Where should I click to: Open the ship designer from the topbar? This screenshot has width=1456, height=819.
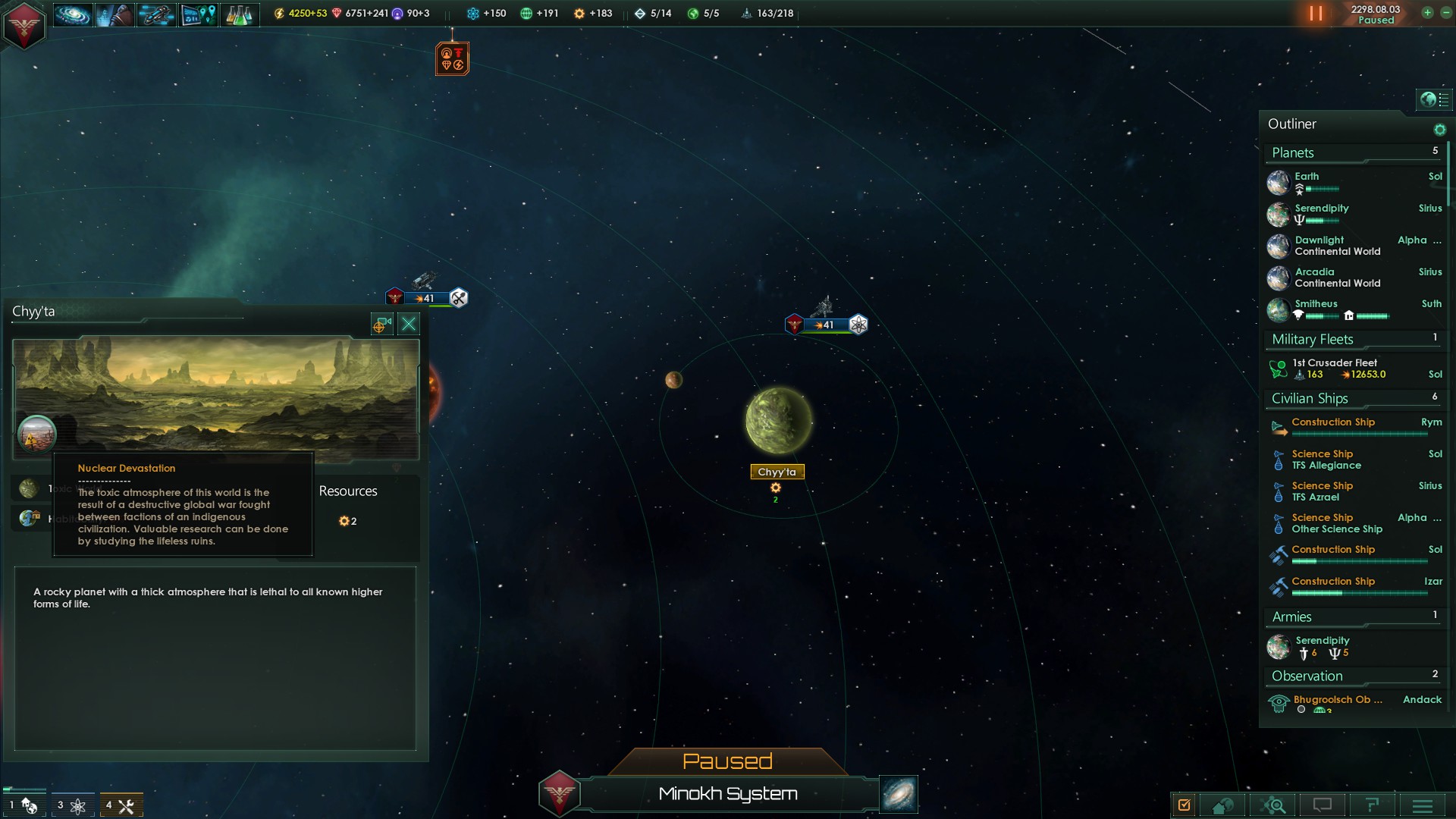coord(155,14)
